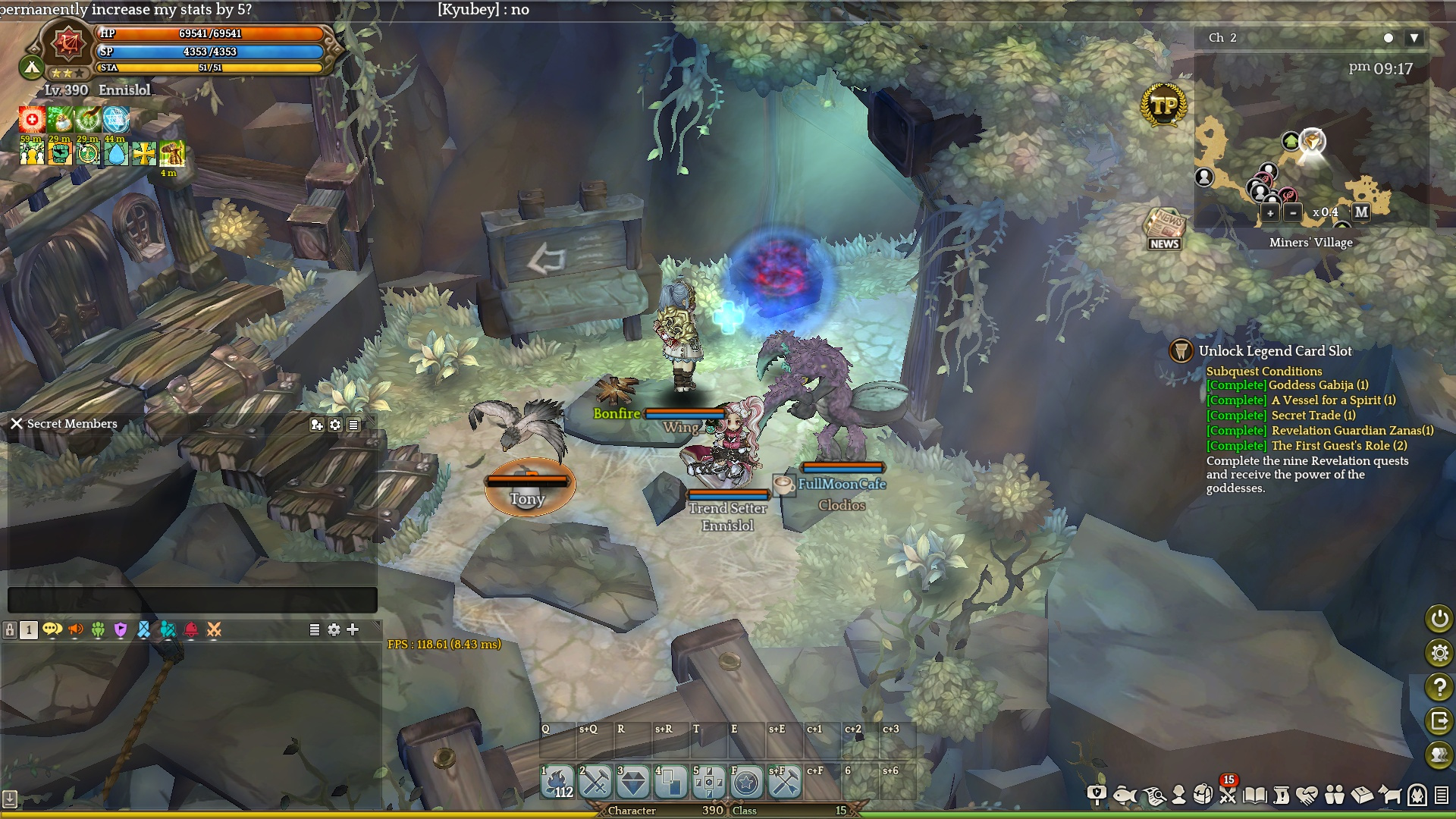Open full map with the M button
The width and height of the screenshot is (1456, 819).
[1361, 212]
